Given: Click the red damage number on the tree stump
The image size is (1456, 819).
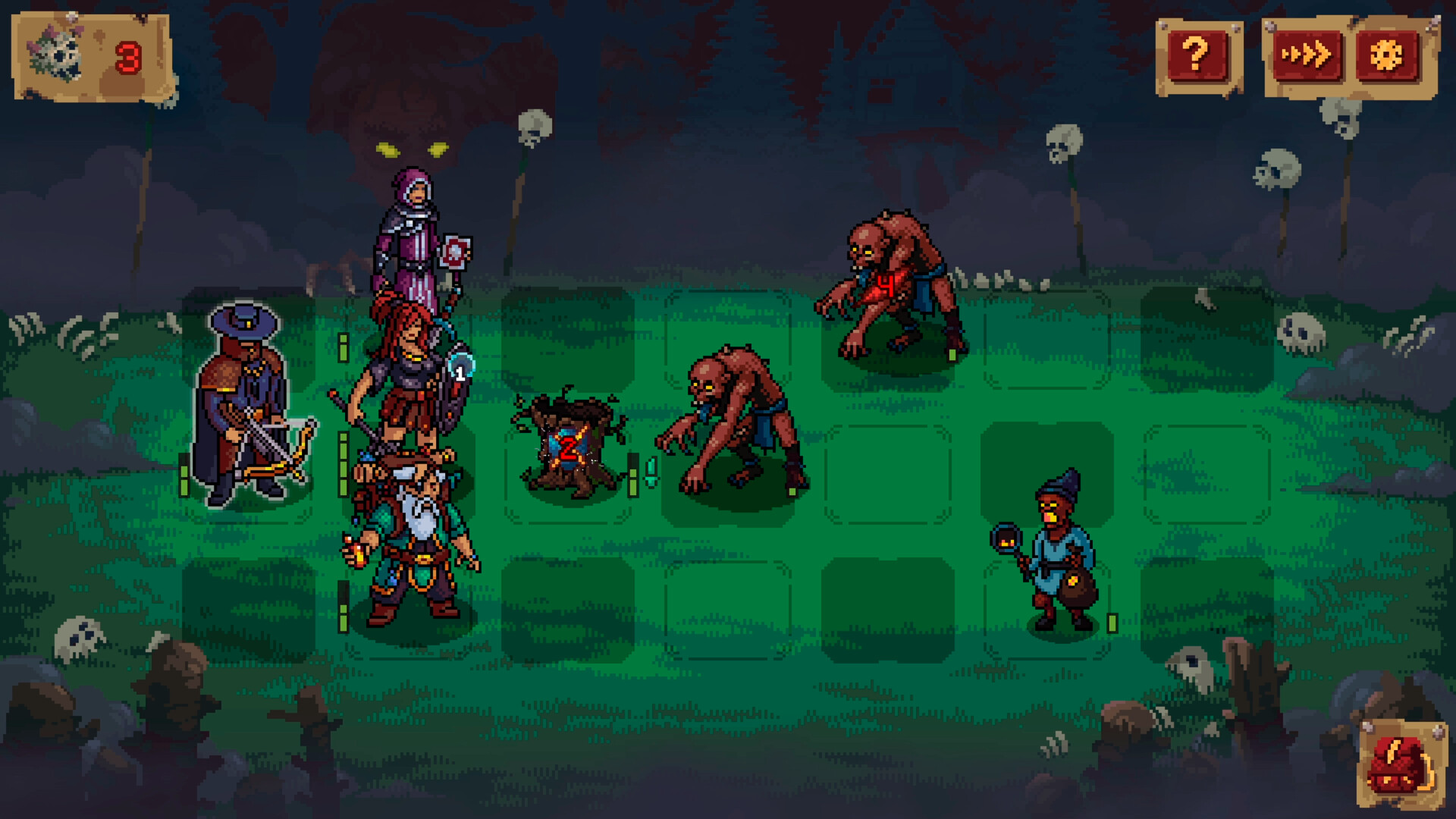Looking at the screenshot, I should click(570, 447).
